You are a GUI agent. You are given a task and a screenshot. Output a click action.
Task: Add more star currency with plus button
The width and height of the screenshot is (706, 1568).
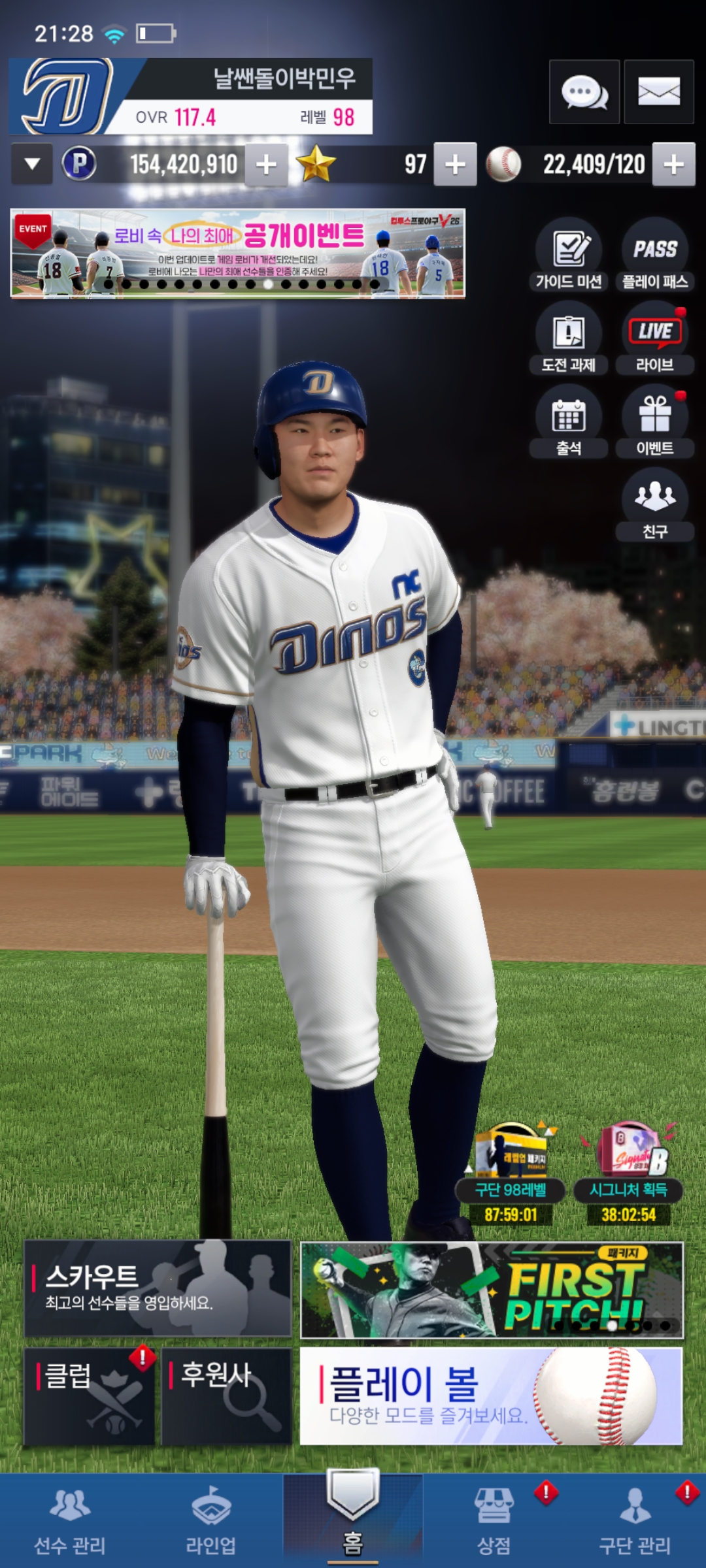coord(455,165)
